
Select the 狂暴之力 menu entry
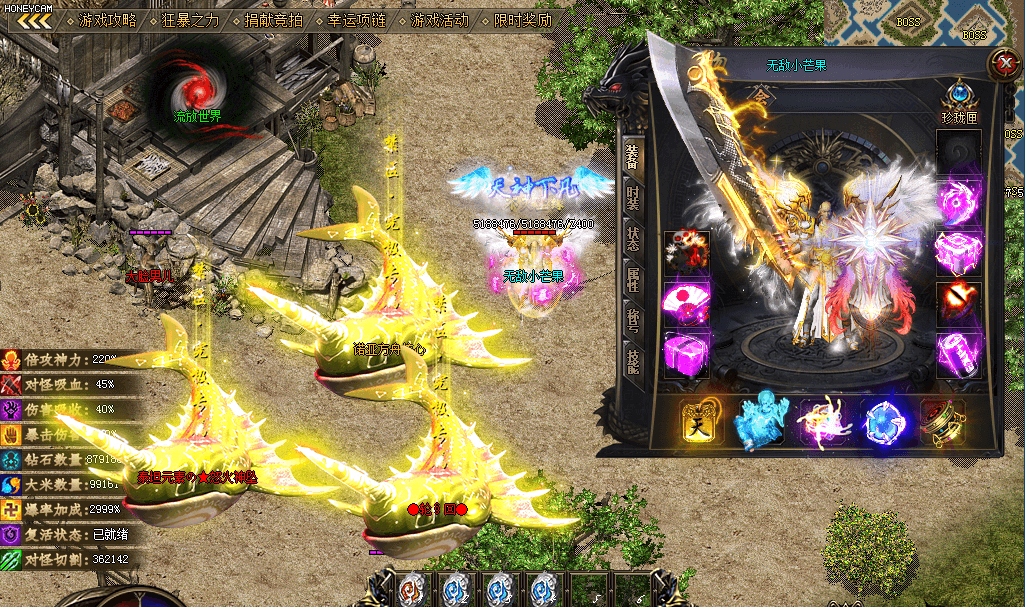pyautogui.click(x=192, y=20)
